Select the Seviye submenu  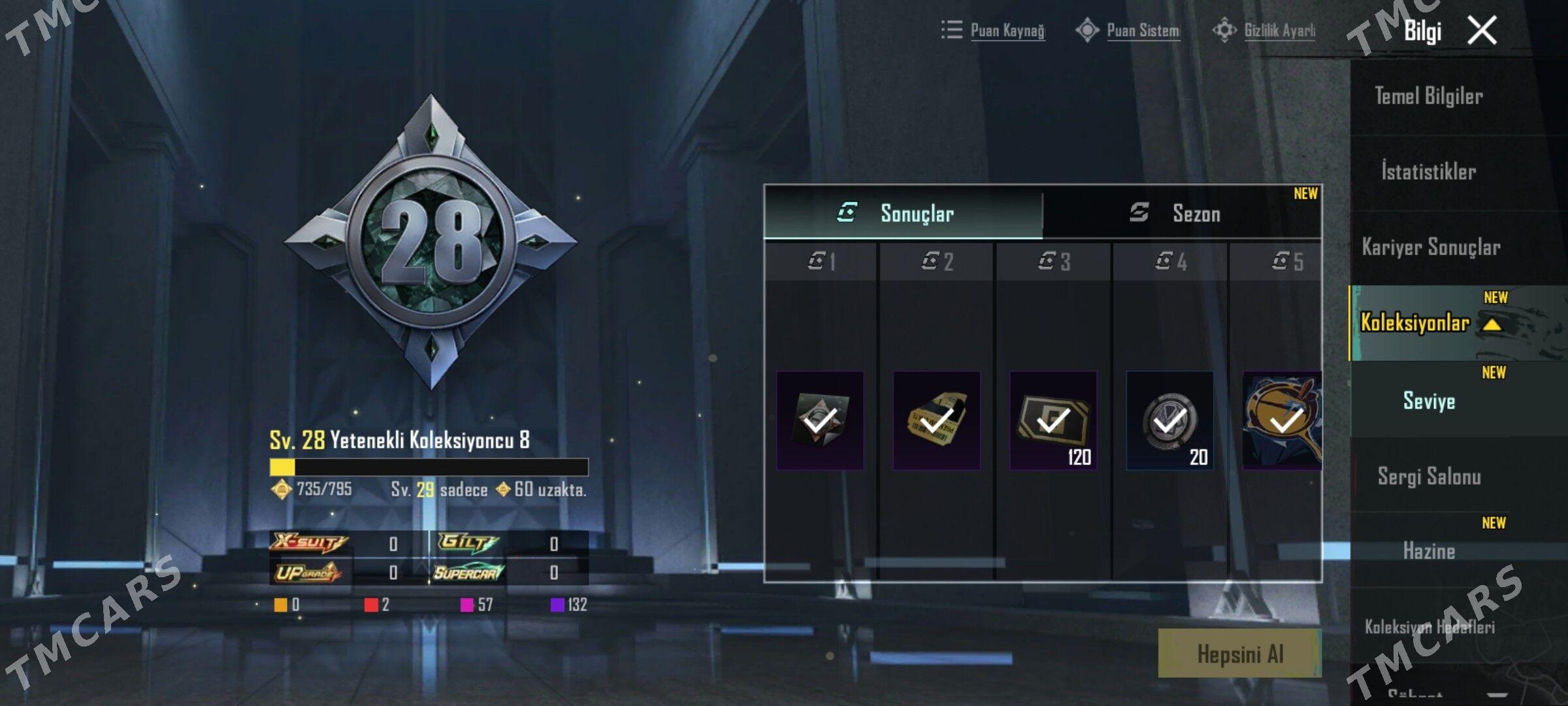[x=1429, y=401]
